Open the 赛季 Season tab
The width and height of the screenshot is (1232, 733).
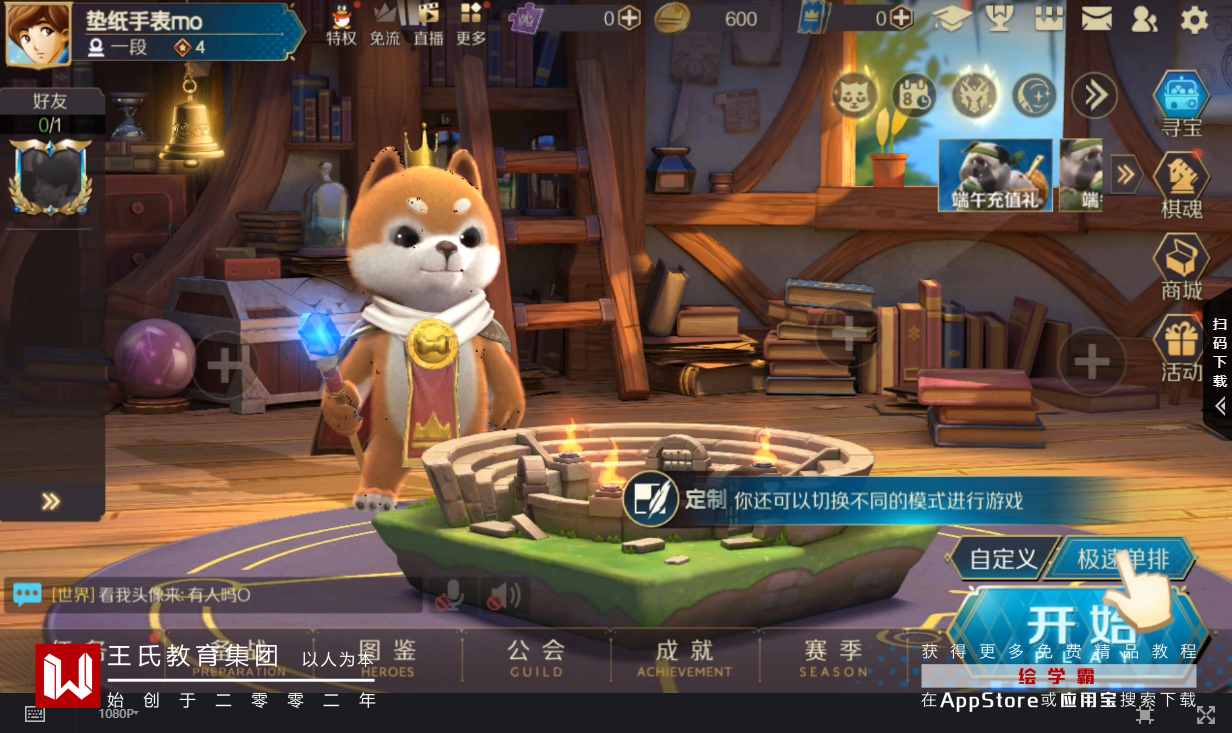pos(833,655)
